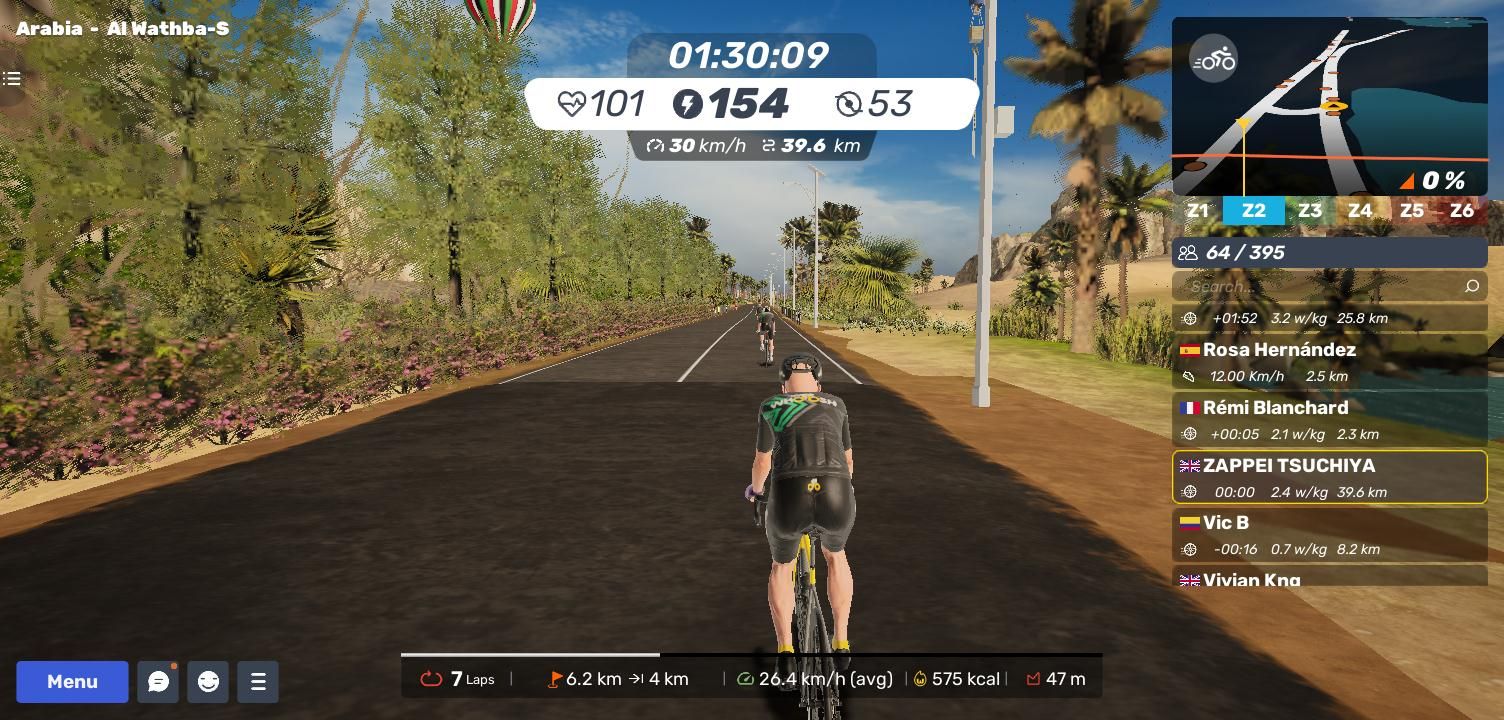Select rider Rosa Hernández in list
Image resolution: width=1504 pixels, height=720 pixels.
click(1329, 361)
